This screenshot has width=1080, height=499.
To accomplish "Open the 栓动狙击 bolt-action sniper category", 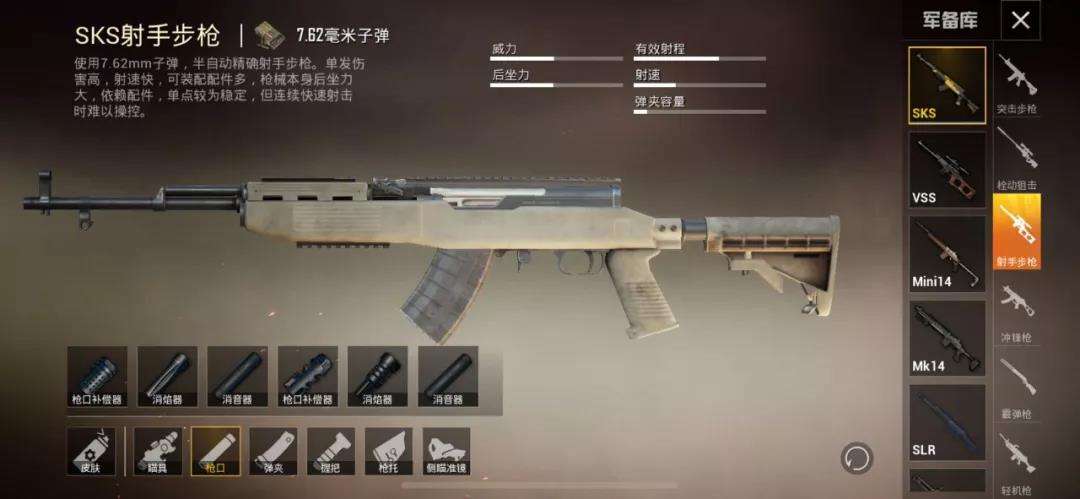I will coord(1016,158).
